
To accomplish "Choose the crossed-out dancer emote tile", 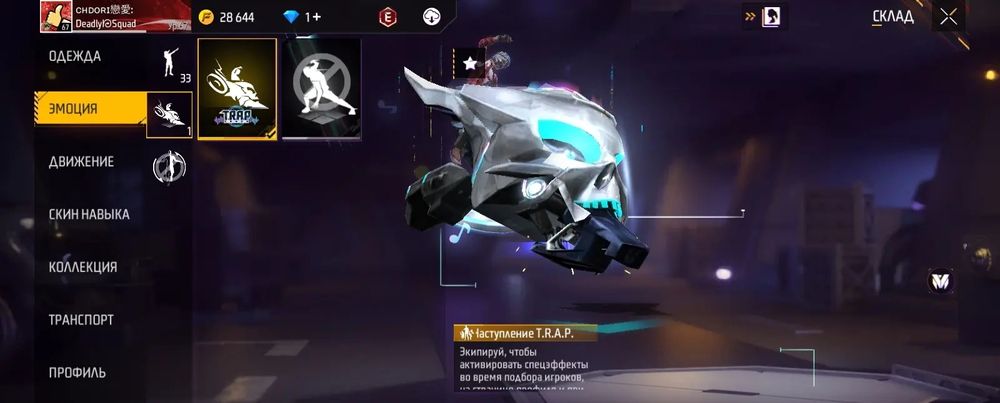I will (x=321, y=89).
